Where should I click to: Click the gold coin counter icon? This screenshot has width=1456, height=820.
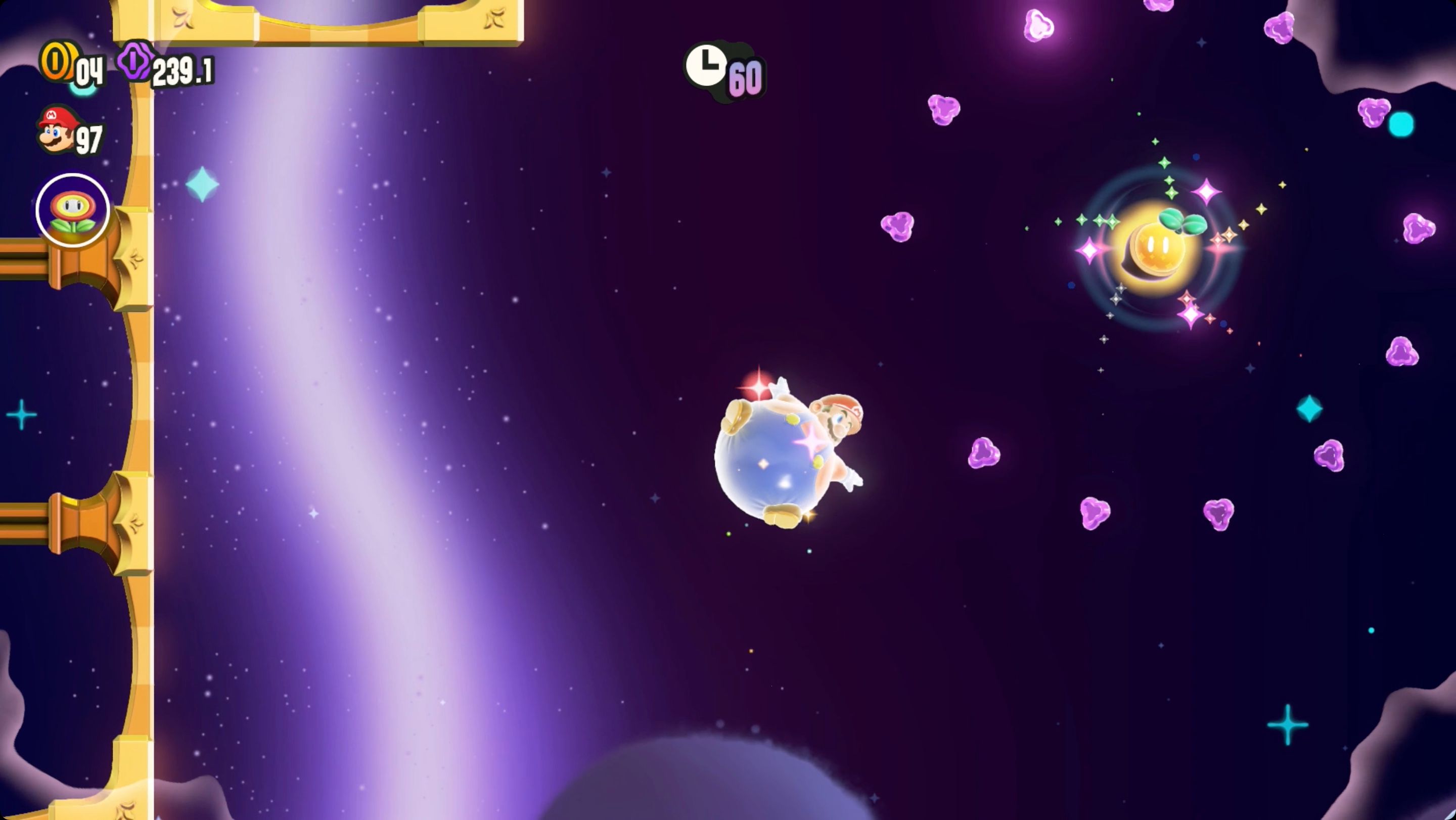click(x=57, y=62)
